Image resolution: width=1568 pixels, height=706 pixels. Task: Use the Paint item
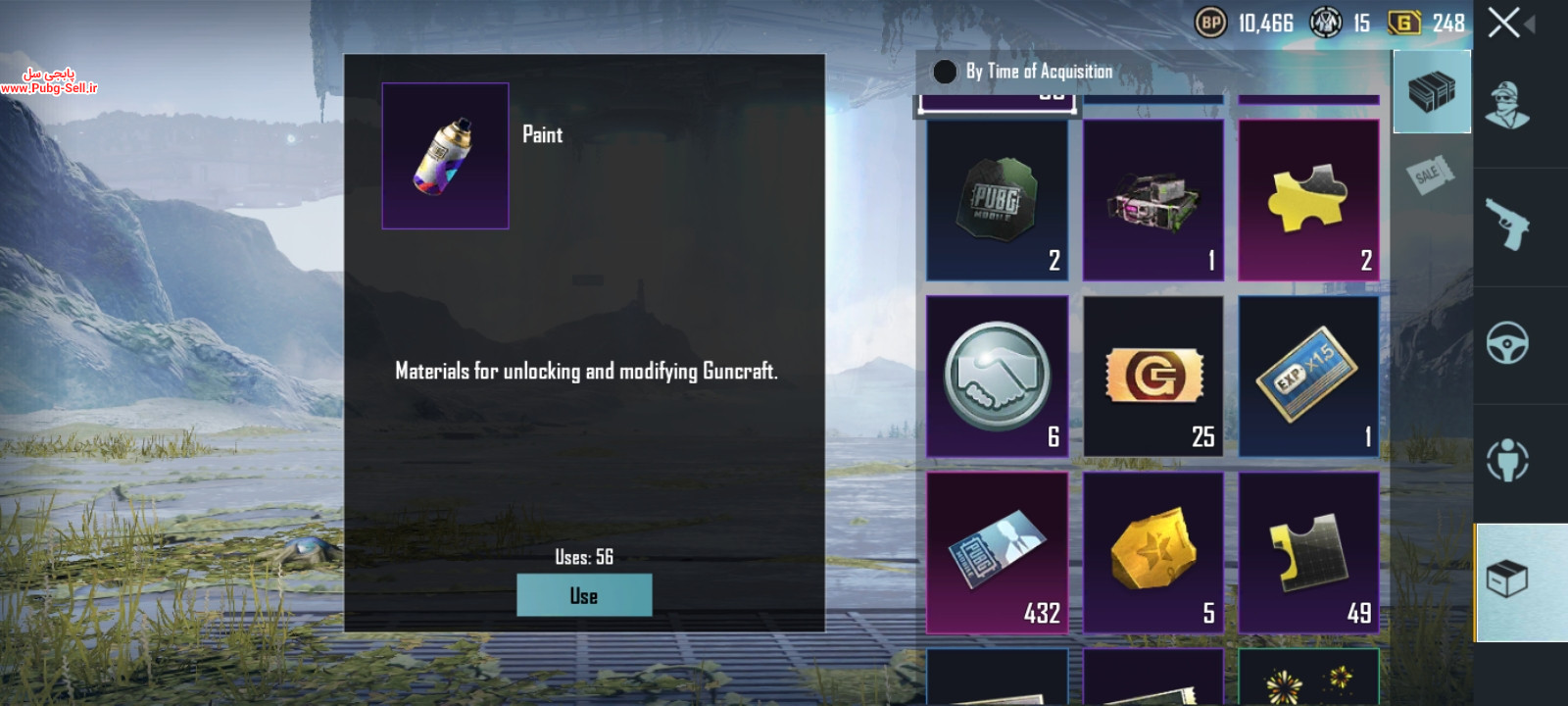584,595
